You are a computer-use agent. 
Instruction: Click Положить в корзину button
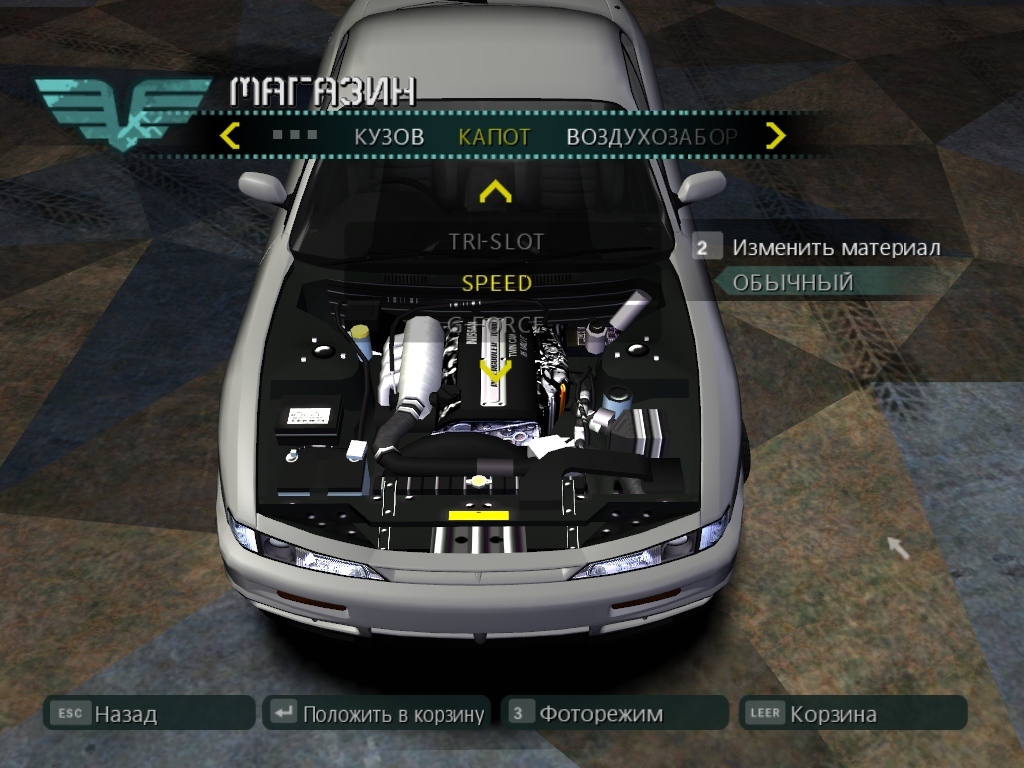pos(376,714)
